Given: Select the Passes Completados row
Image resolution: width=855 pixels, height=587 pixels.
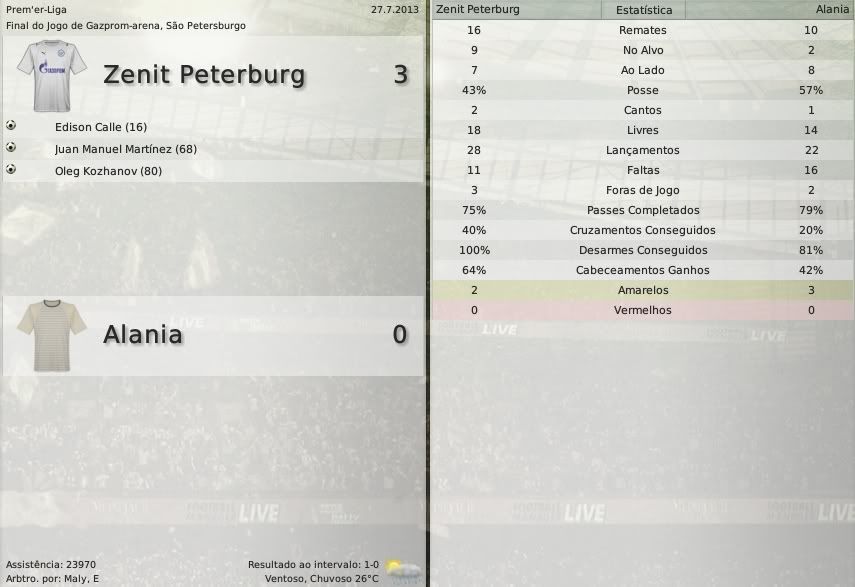Looking at the screenshot, I should point(642,211).
